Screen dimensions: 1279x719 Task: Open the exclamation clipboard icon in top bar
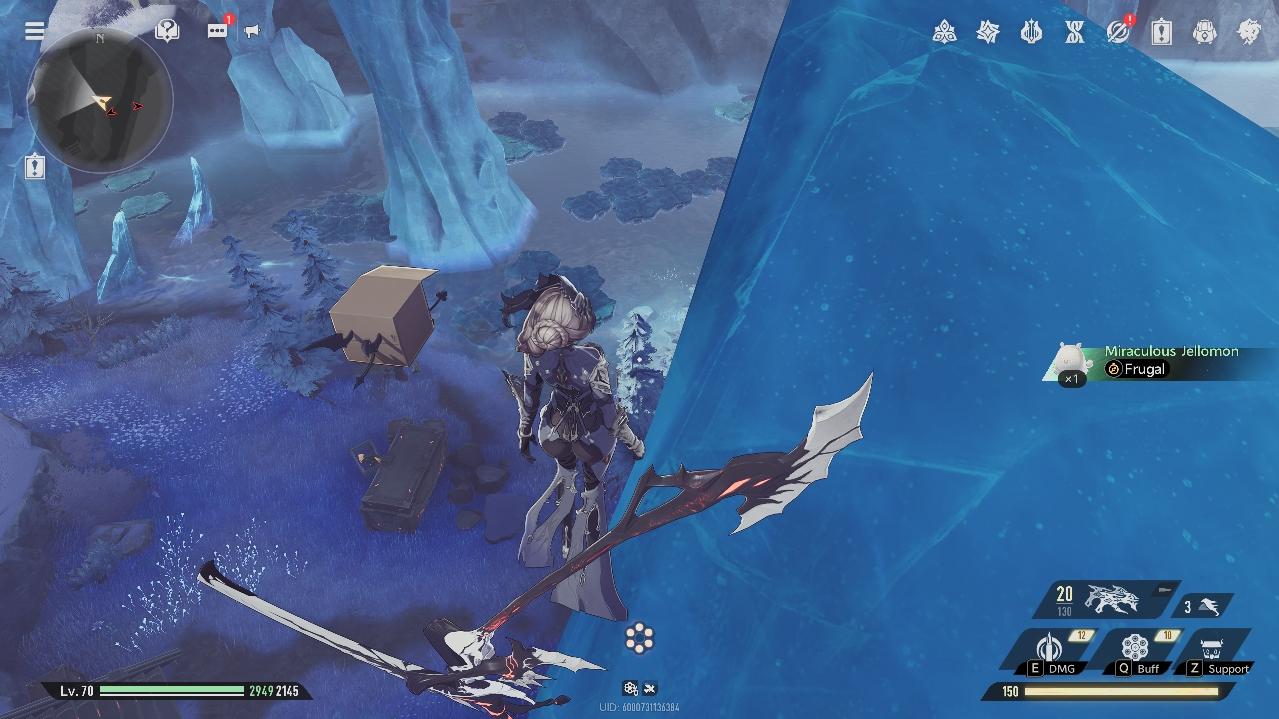tap(1161, 33)
